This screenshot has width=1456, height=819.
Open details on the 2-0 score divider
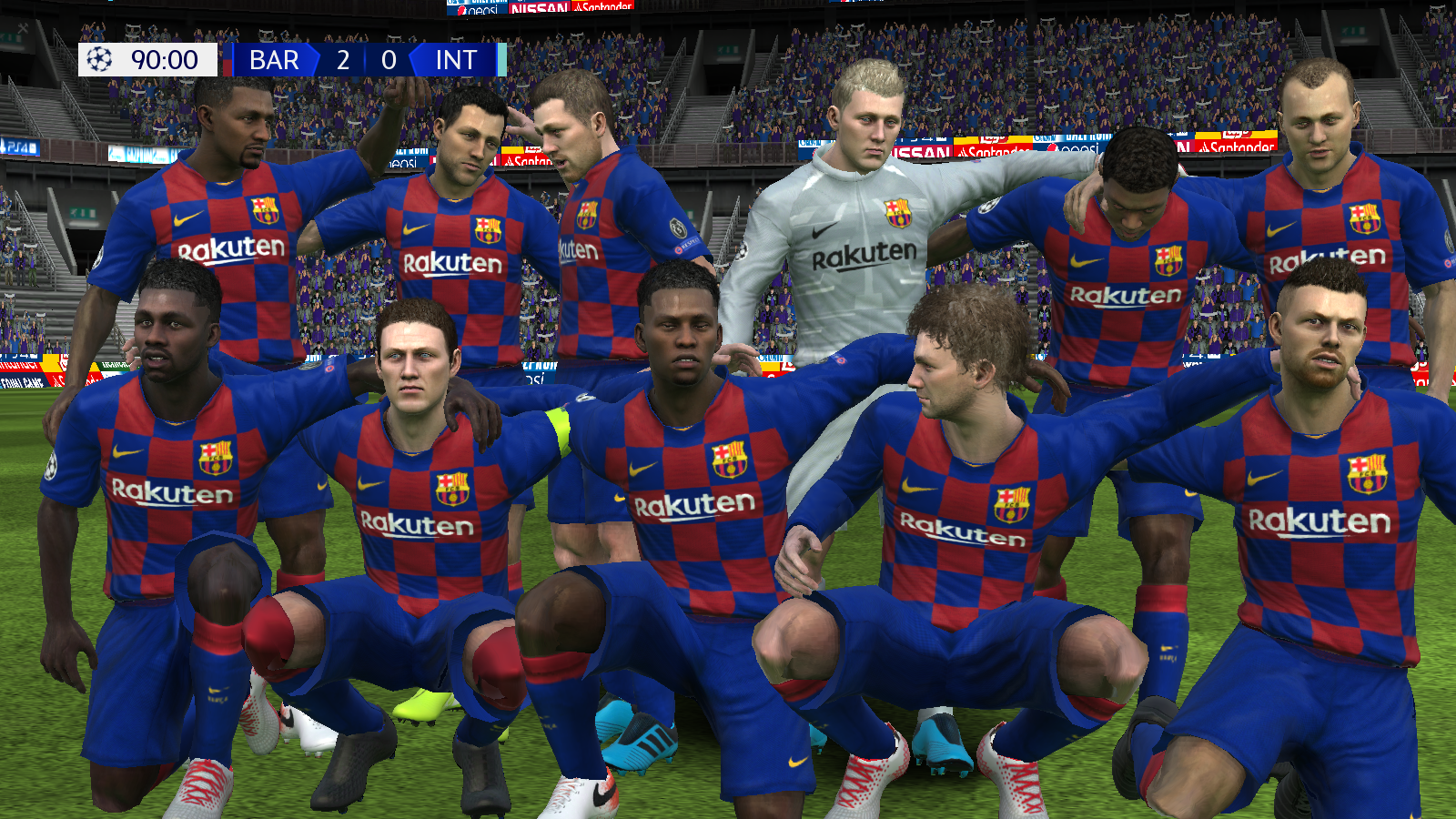[x=366, y=61]
